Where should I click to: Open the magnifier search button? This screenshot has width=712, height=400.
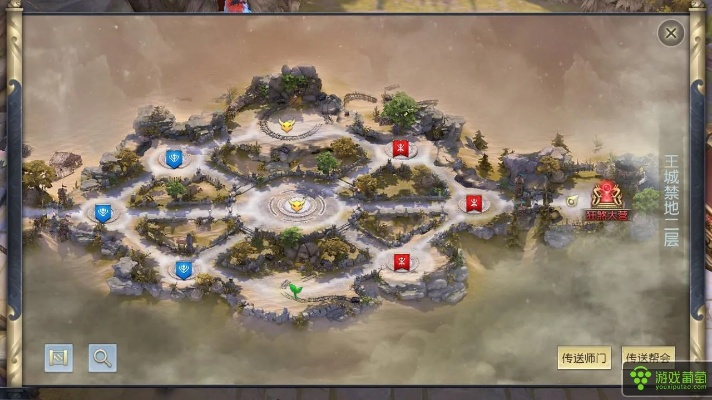[x=102, y=357]
